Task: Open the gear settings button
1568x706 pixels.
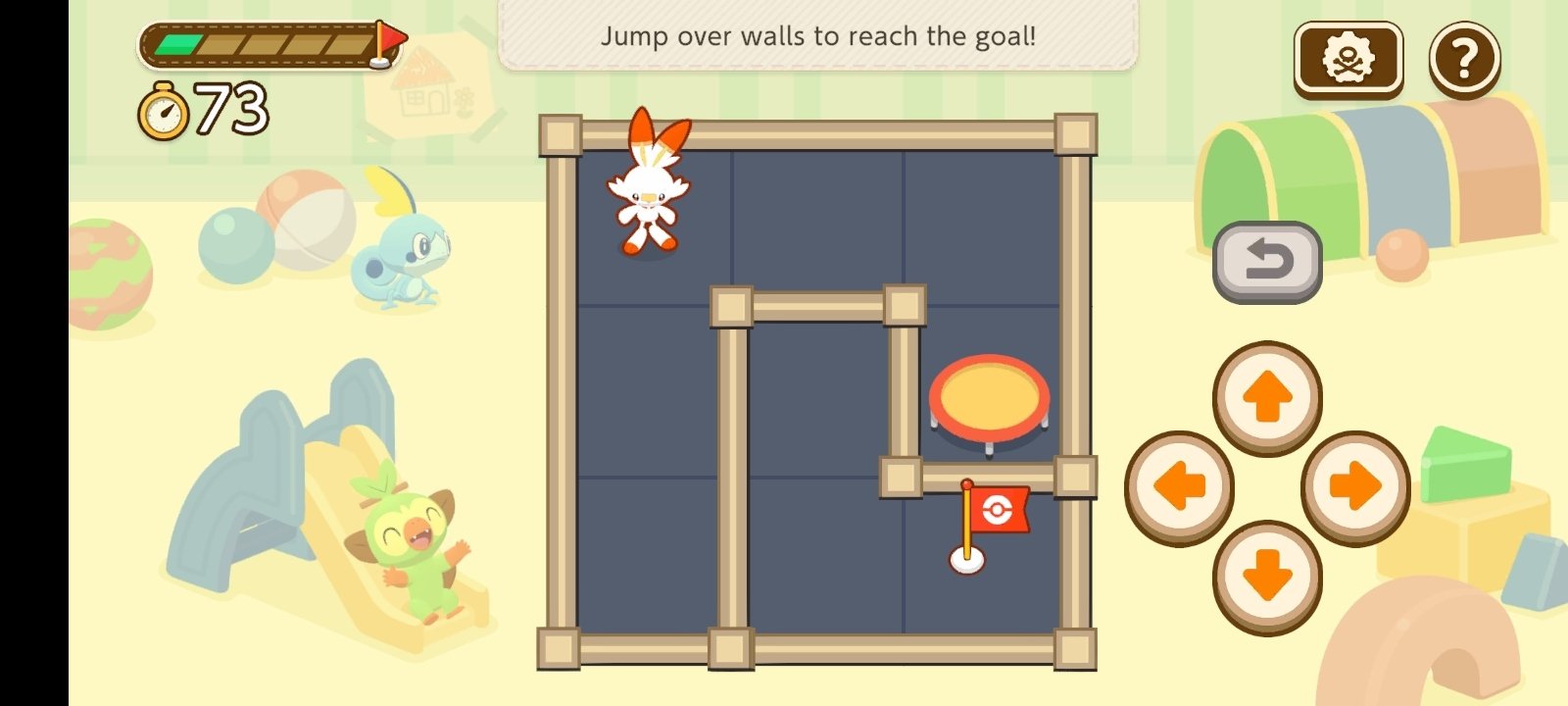Action: pyautogui.click(x=1348, y=59)
